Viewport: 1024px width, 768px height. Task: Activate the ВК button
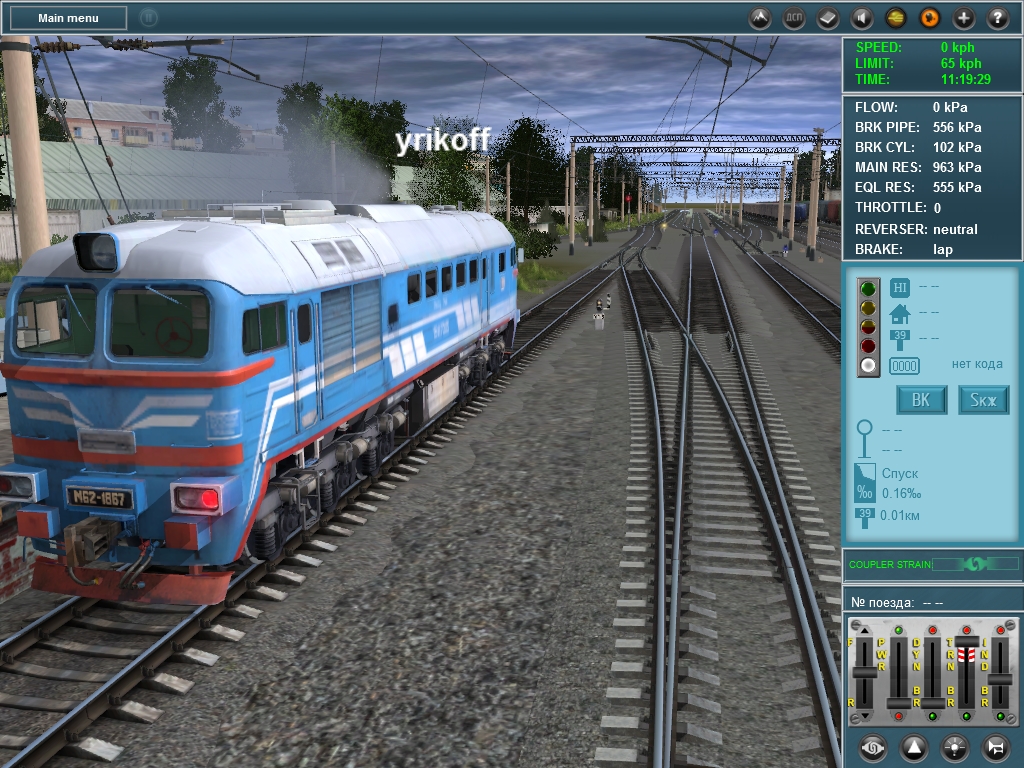coord(921,401)
